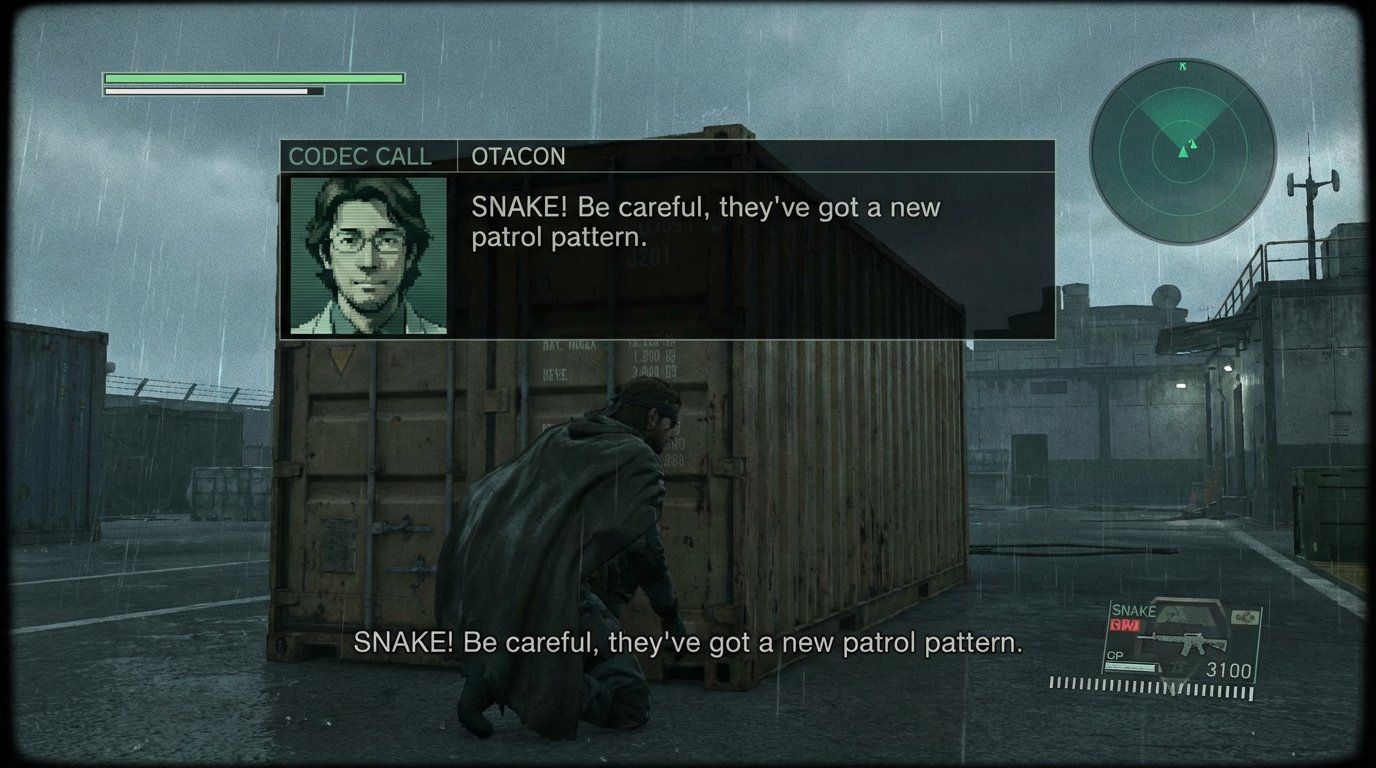Click the ammo count 3100
1376x768 pixels.
1231,668
